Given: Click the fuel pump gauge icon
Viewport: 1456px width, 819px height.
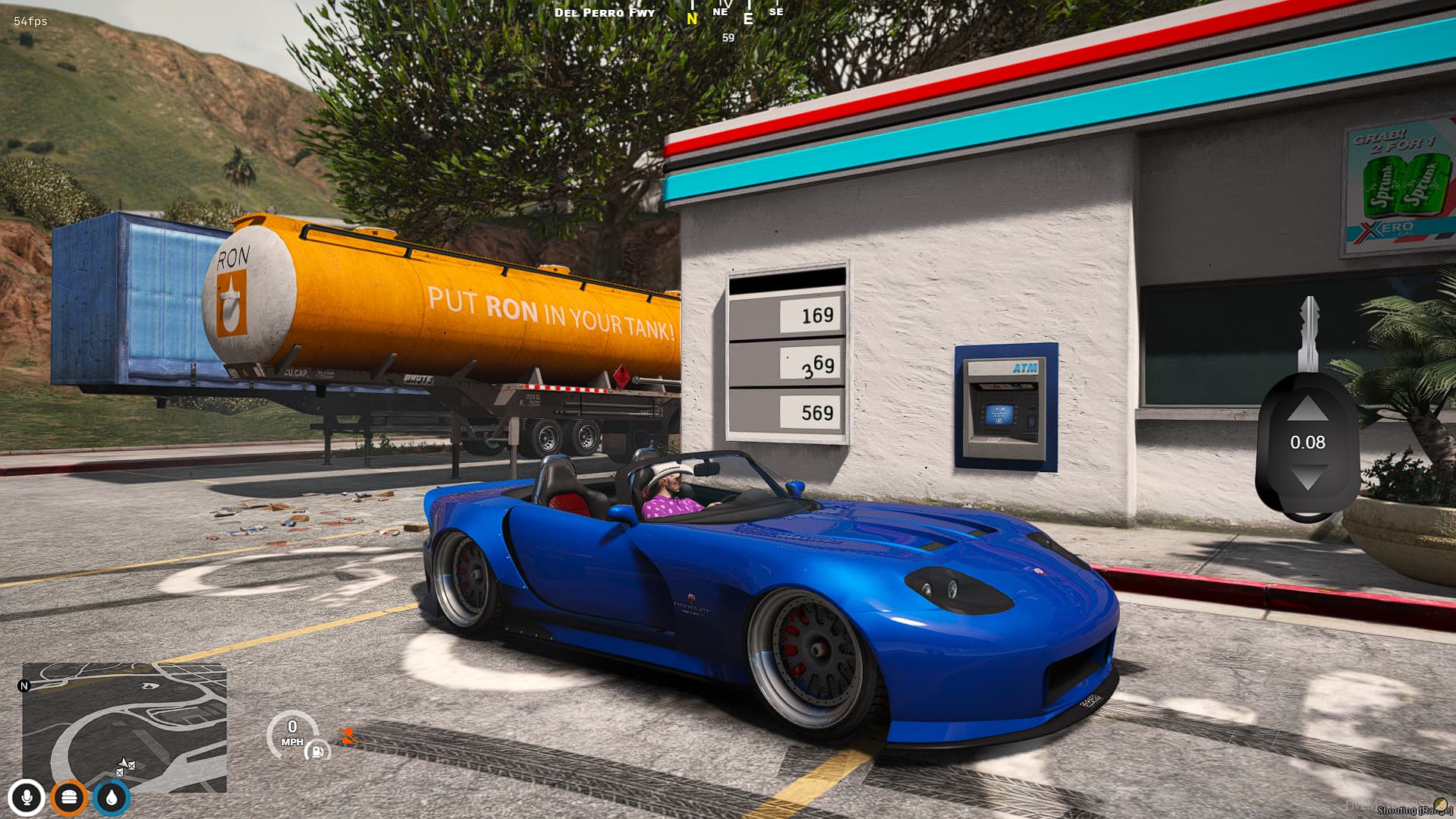Looking at the screenshot, I should 317,751.
